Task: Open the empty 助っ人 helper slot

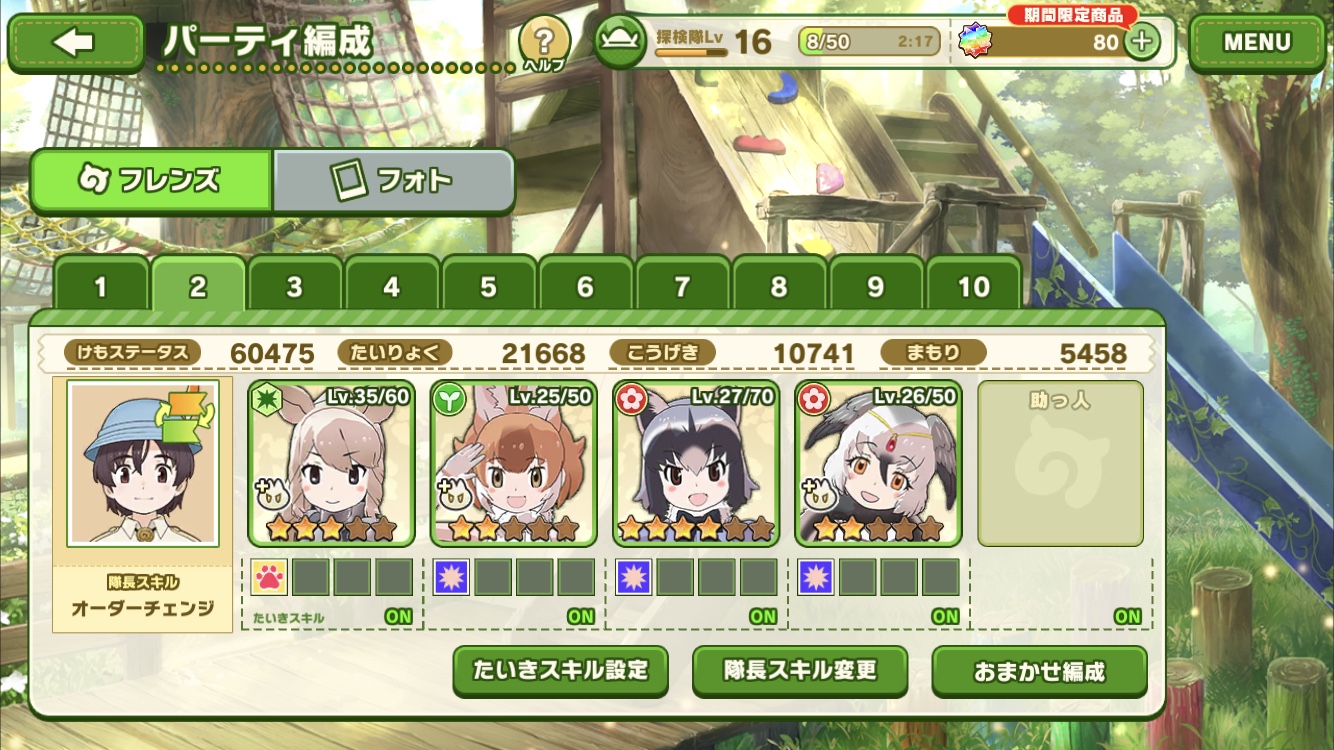Action: pos(1060,463)
